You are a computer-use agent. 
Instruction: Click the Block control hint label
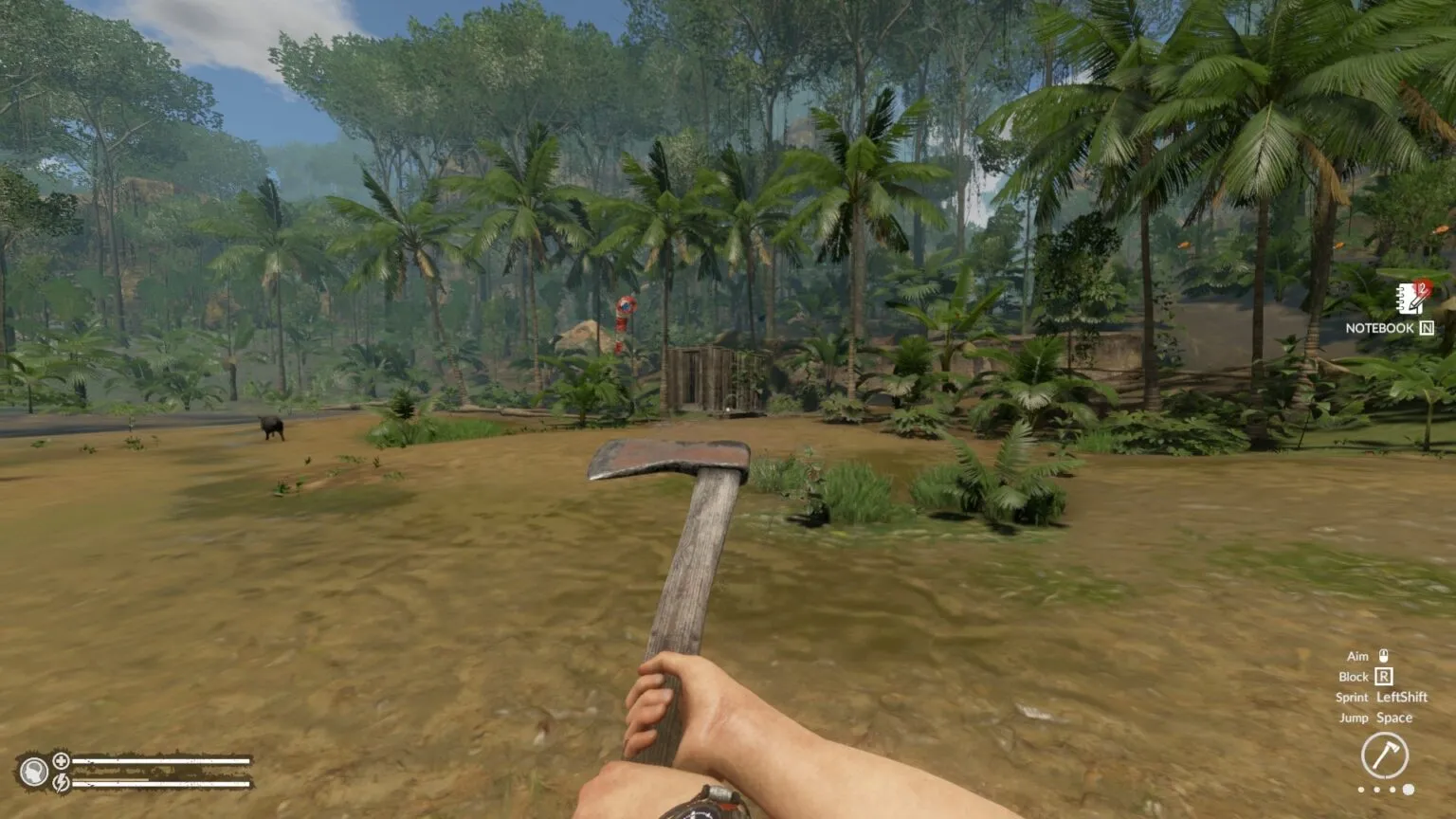pos(1354,677)
